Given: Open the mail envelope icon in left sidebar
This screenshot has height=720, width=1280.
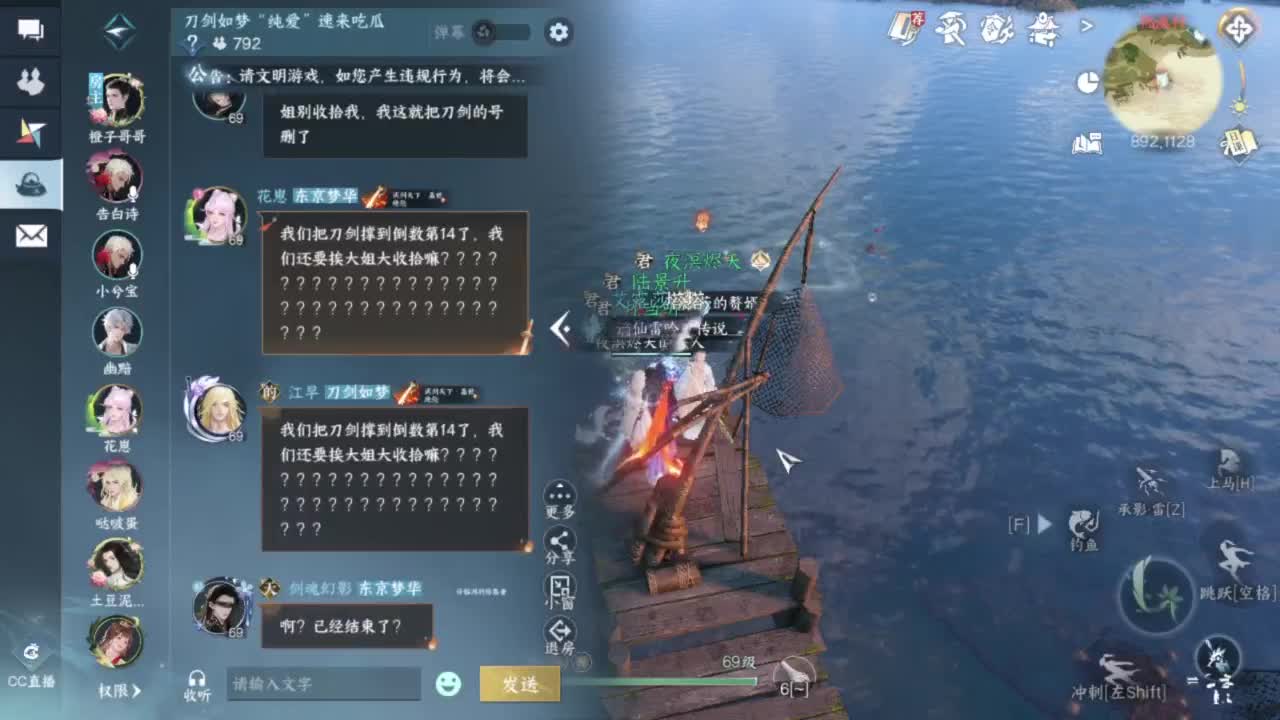Looking at the screenshot, I should point(31,232).
